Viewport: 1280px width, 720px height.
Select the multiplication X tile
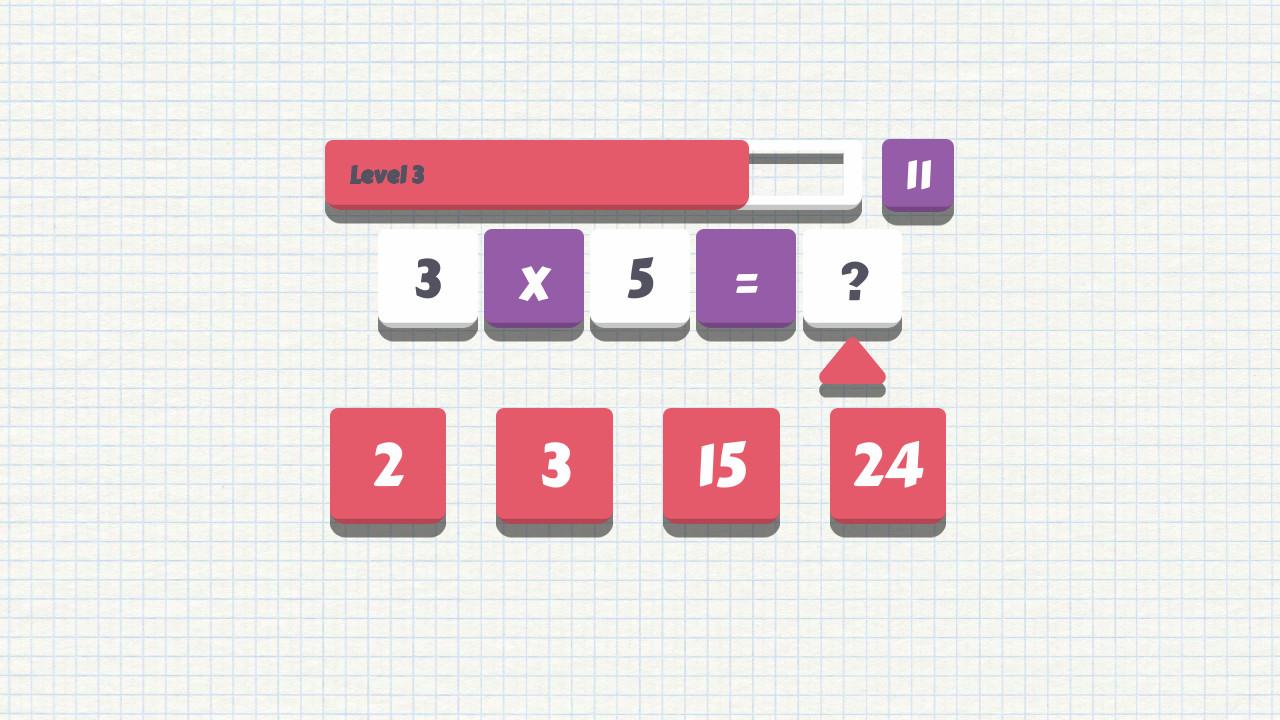pos(533,281)
